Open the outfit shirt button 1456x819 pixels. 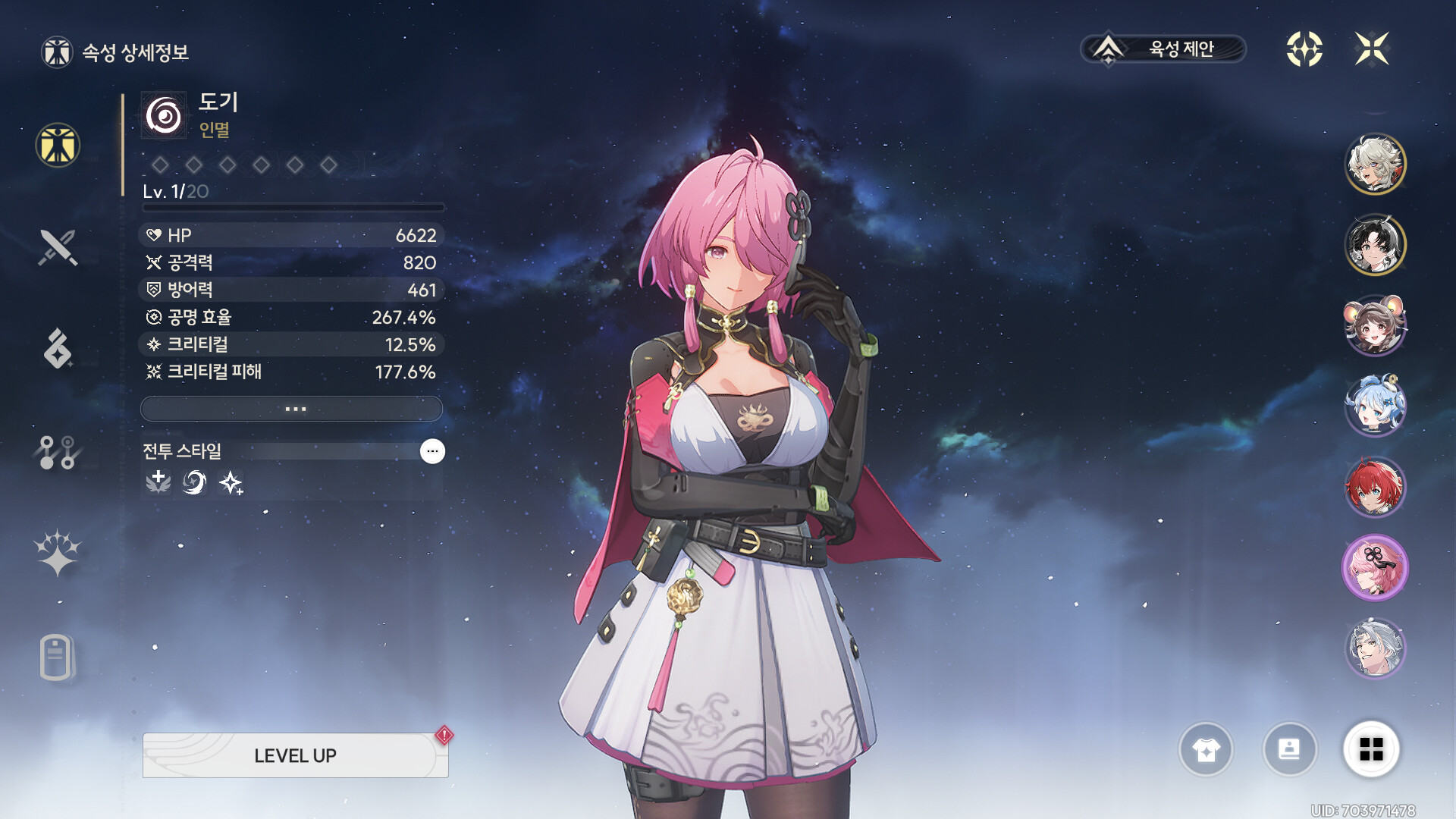pyautogui.click(x=1206, y=749)
